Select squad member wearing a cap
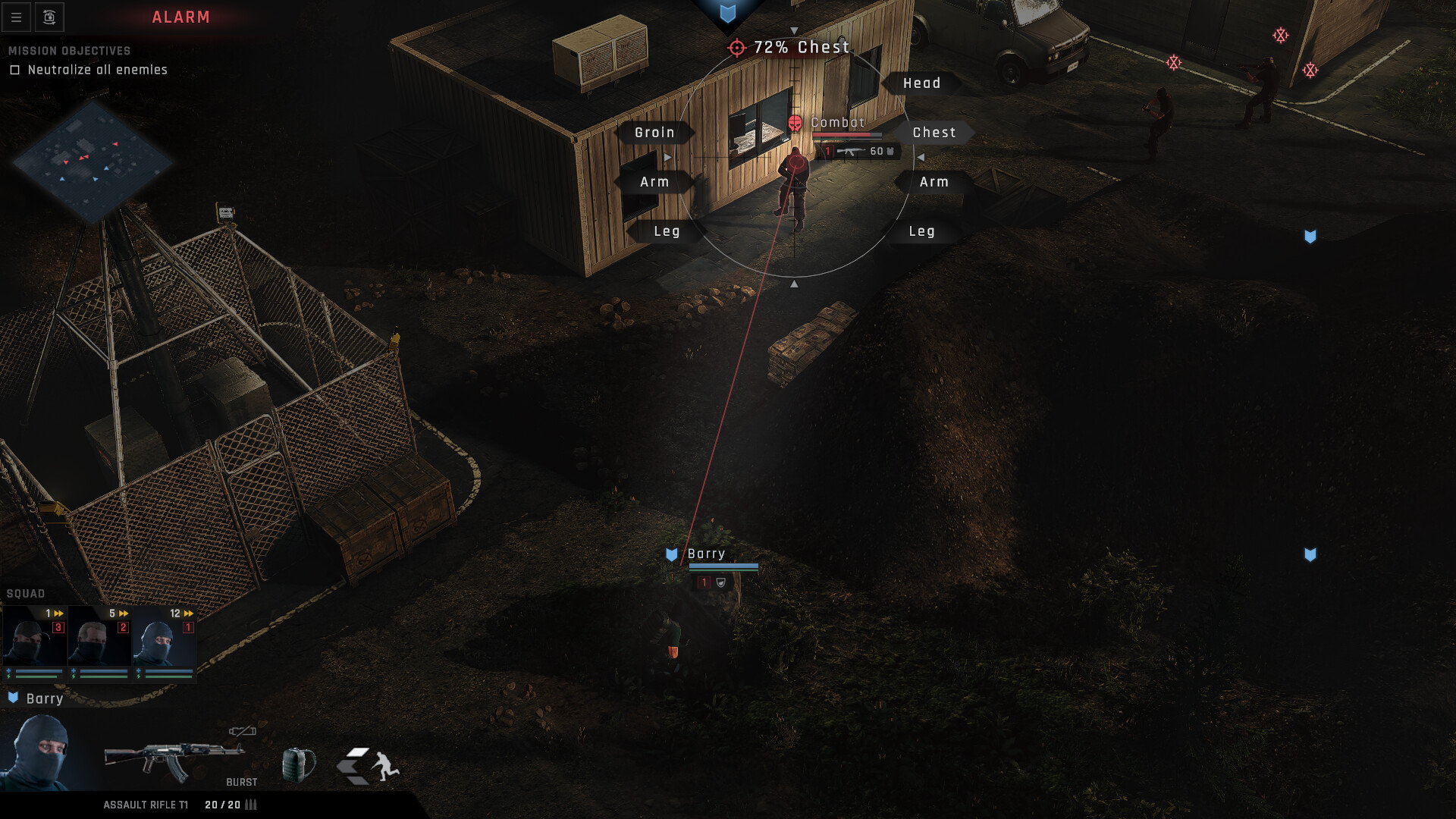The height and width of the screenshot is (819, 1456). 34,642
